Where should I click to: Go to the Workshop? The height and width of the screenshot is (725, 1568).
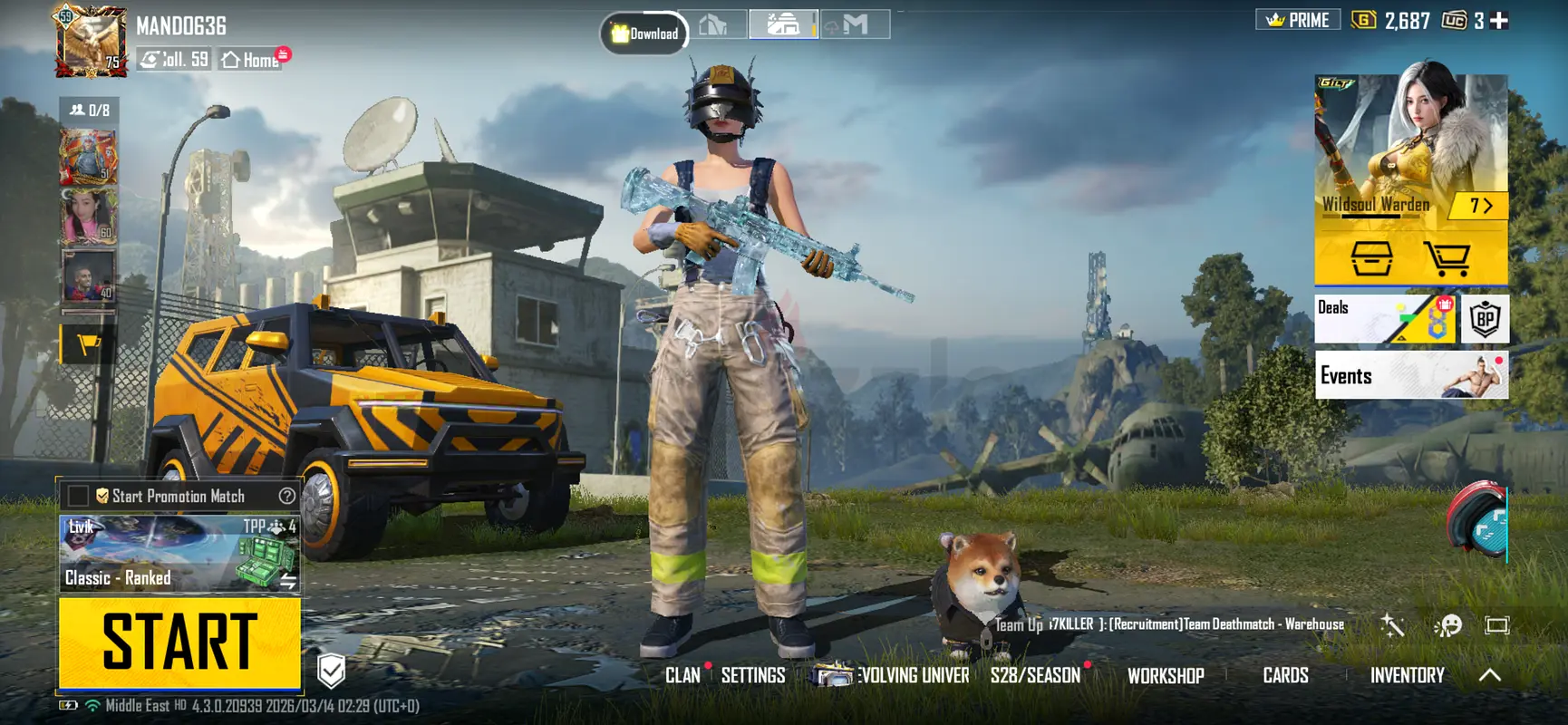click(x=1166, y=675)
